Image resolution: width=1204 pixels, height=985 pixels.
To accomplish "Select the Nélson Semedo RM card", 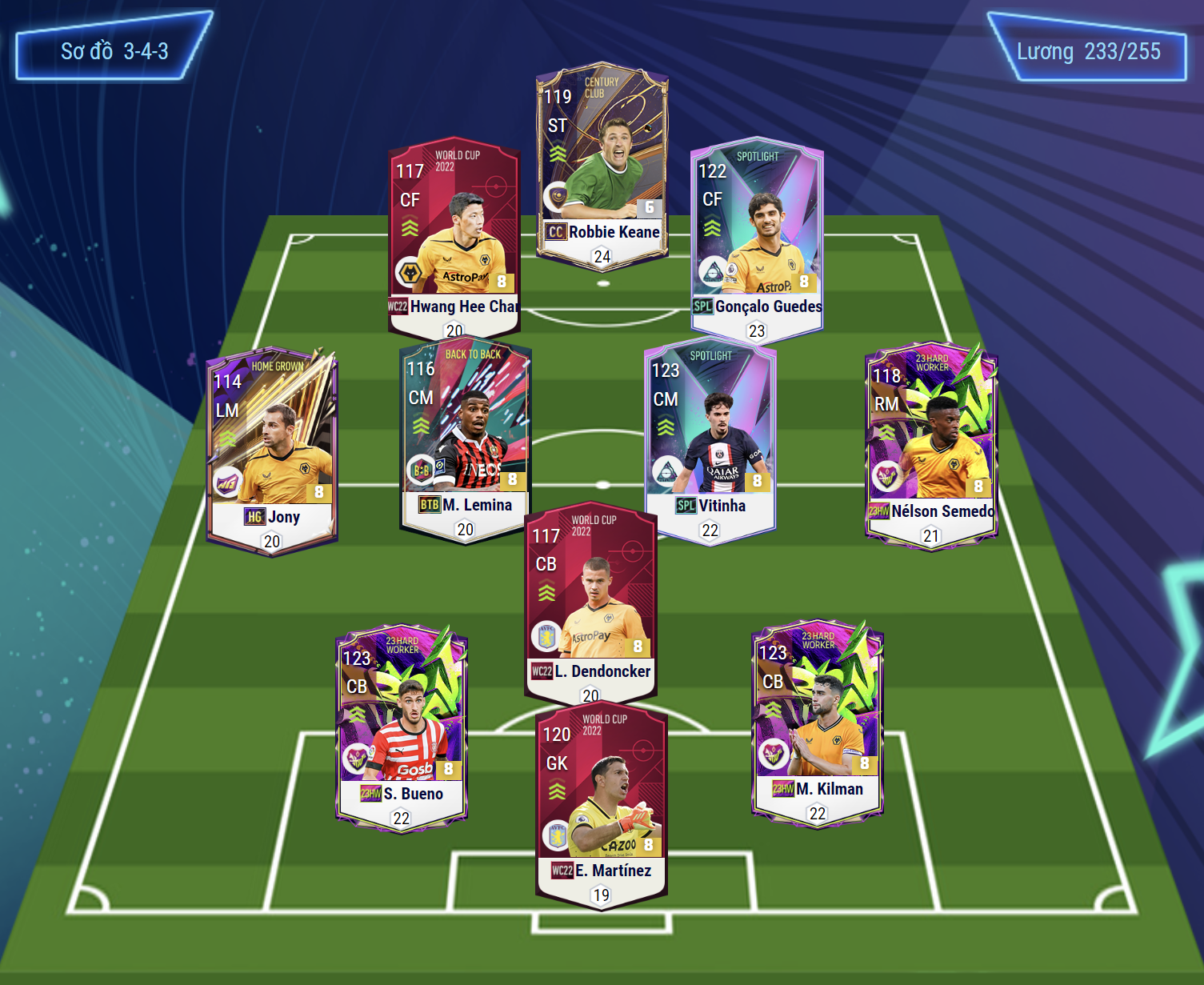I will tap(931, 444).
